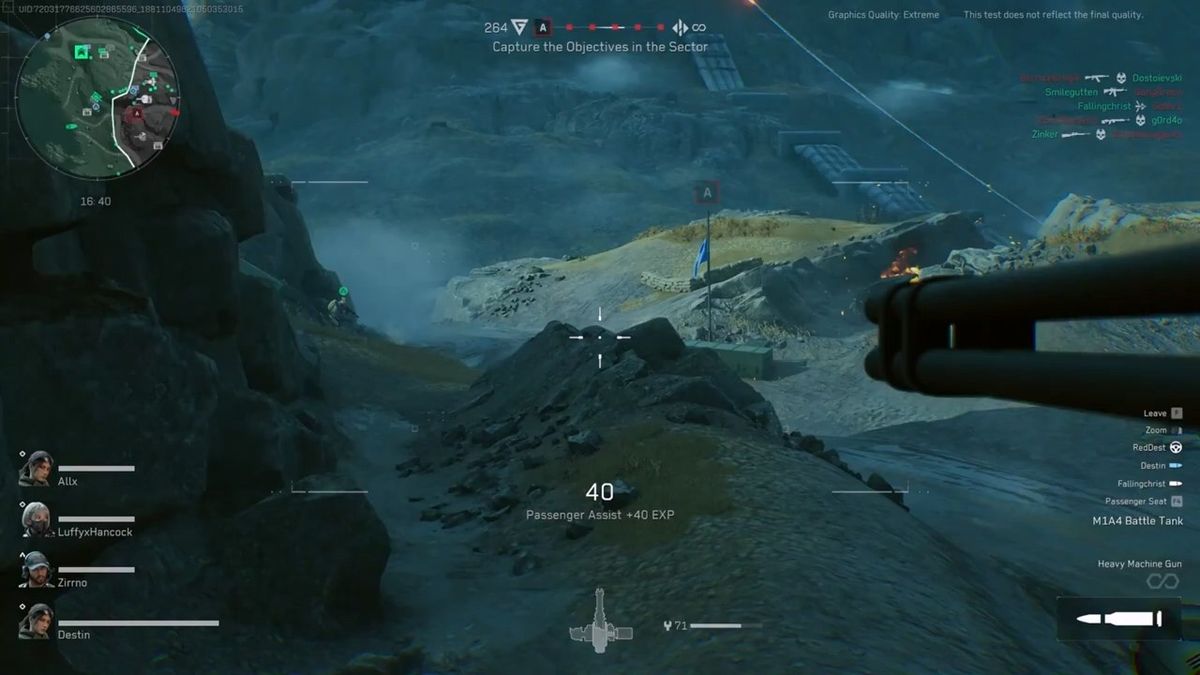Switch to the Passenger Seat entry
The width and height of the screenshot is (1200, 675).
(x=1176, y=501)
